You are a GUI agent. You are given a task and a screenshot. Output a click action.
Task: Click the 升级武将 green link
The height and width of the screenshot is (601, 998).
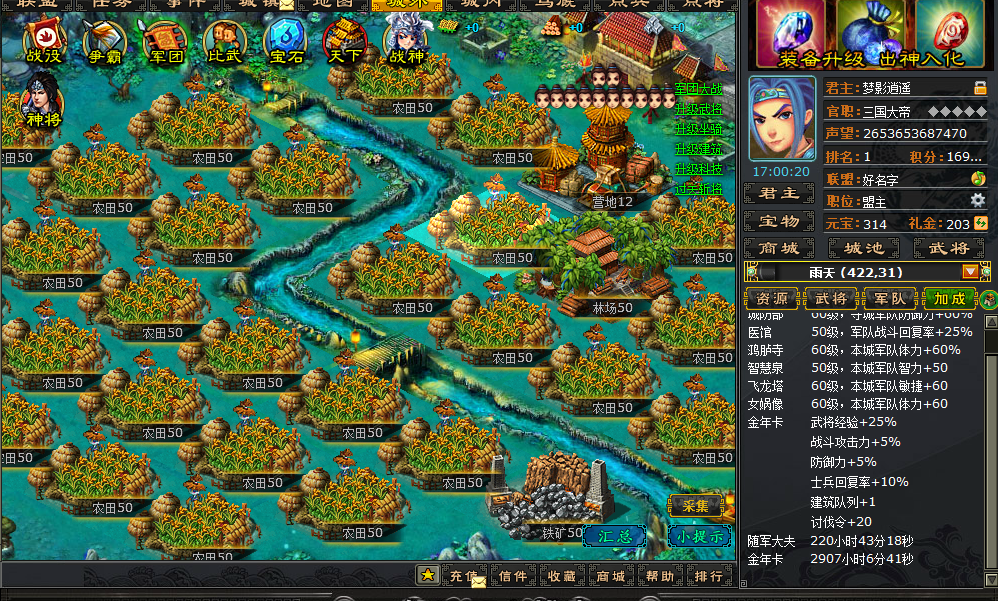pyautogui.click(x=698, y=109)
